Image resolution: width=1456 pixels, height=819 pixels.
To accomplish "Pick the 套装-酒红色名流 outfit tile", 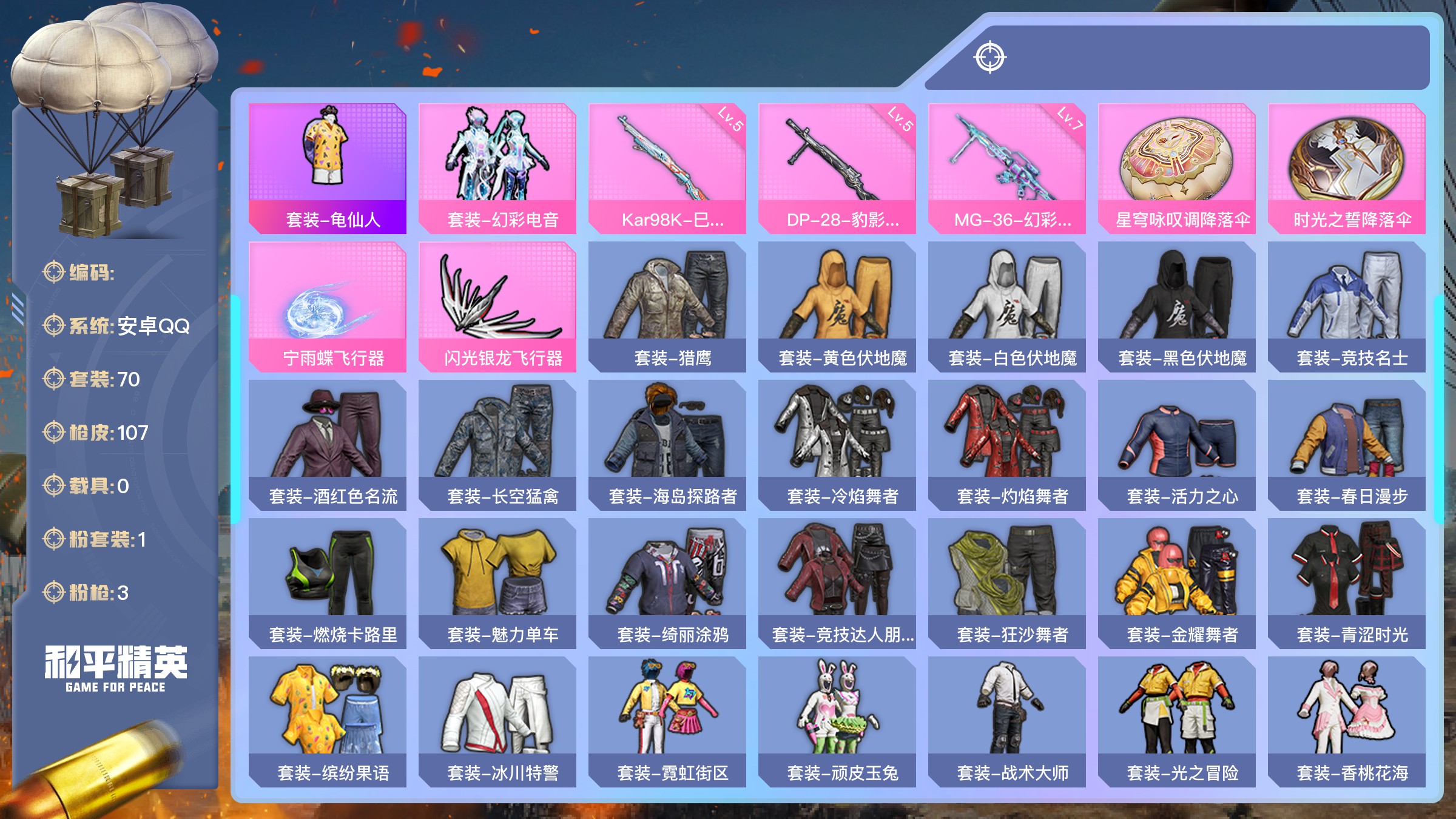I will (x=328, y=445).
